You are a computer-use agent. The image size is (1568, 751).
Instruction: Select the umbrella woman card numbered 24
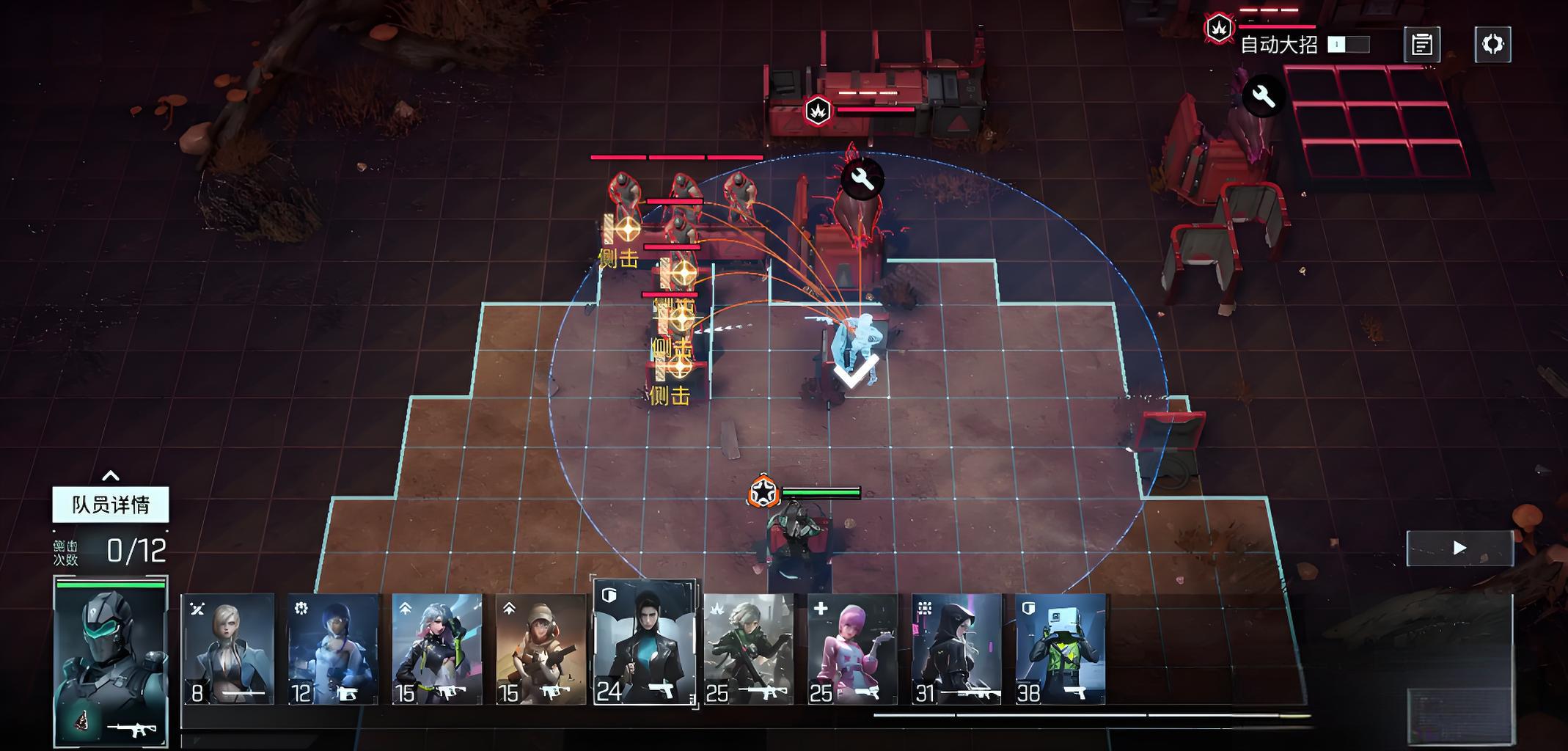pos(644,643)
